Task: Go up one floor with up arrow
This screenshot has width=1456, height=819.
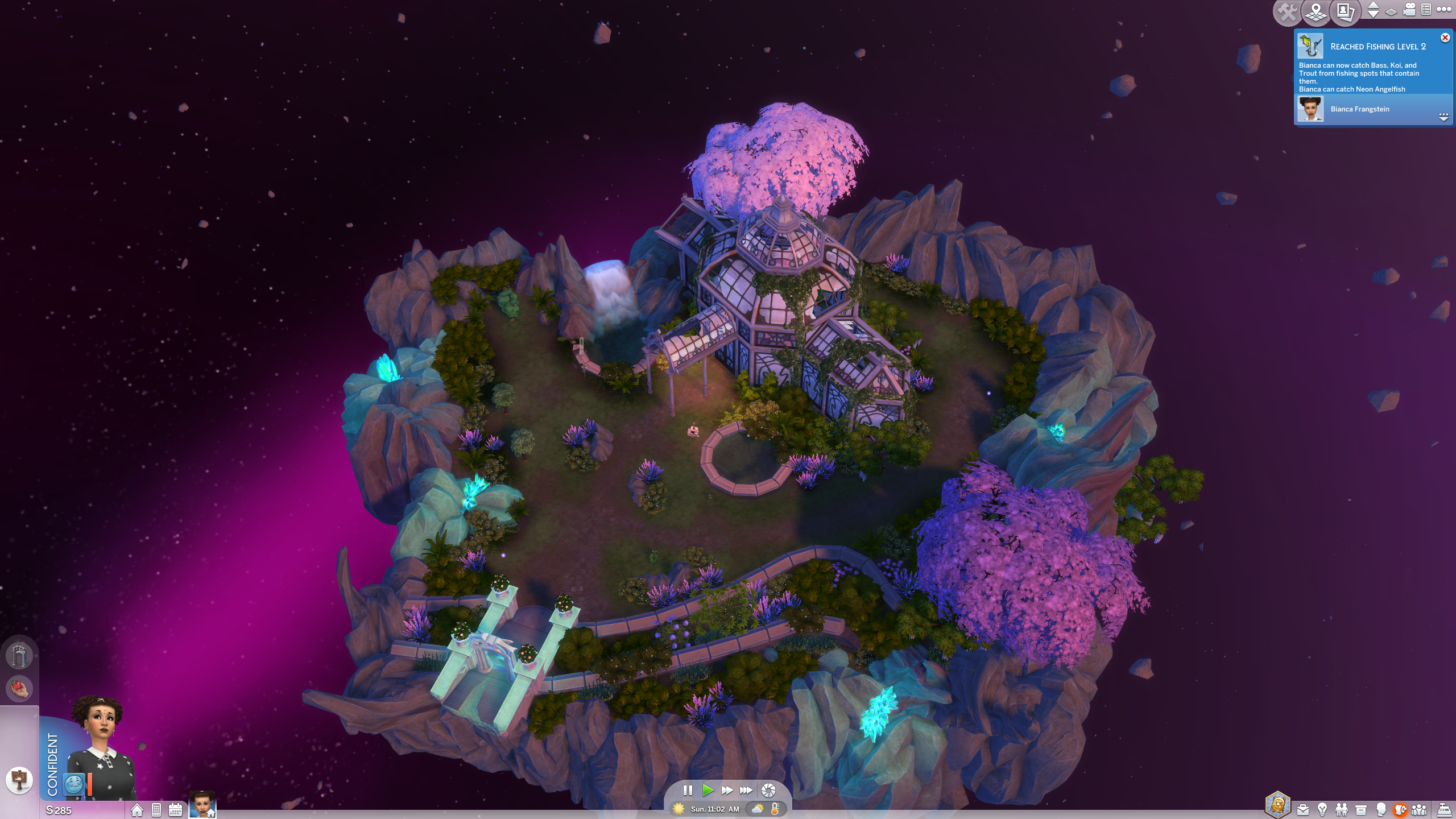Action: (x=1373, y=6)
